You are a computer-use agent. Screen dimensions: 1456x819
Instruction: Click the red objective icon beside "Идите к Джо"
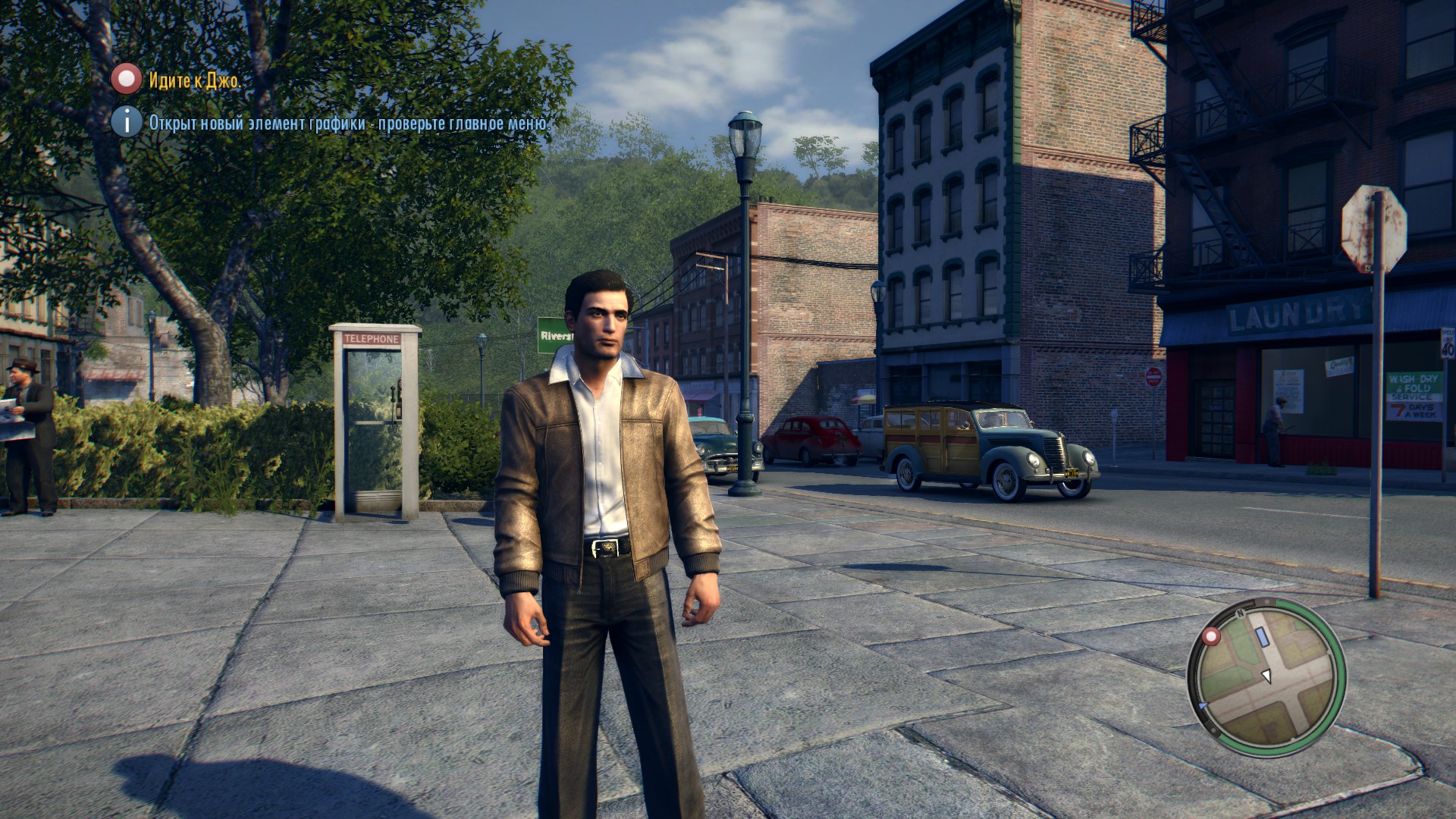coord(127,79)
